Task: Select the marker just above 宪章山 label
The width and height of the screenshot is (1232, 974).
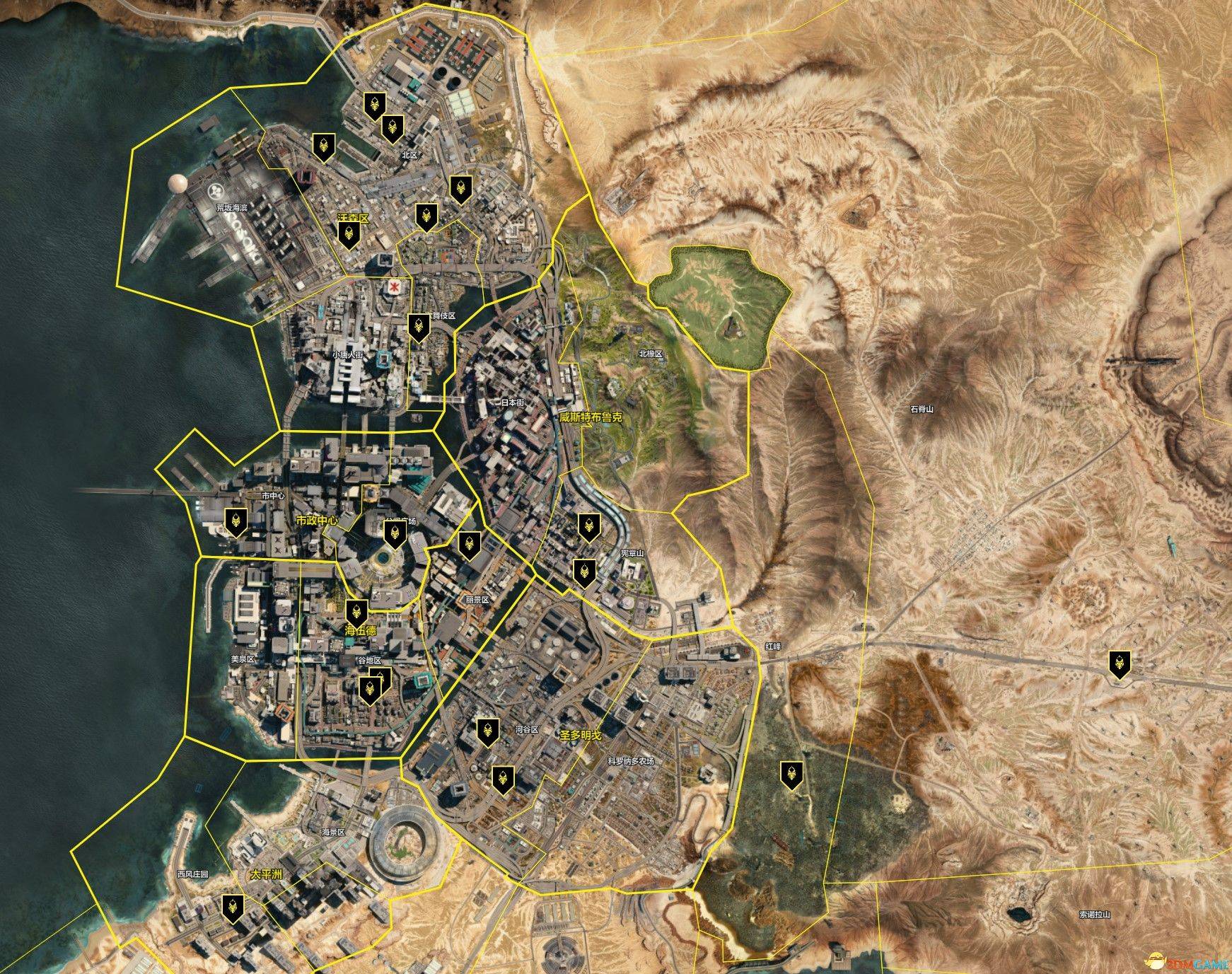Action: (588, 526)
